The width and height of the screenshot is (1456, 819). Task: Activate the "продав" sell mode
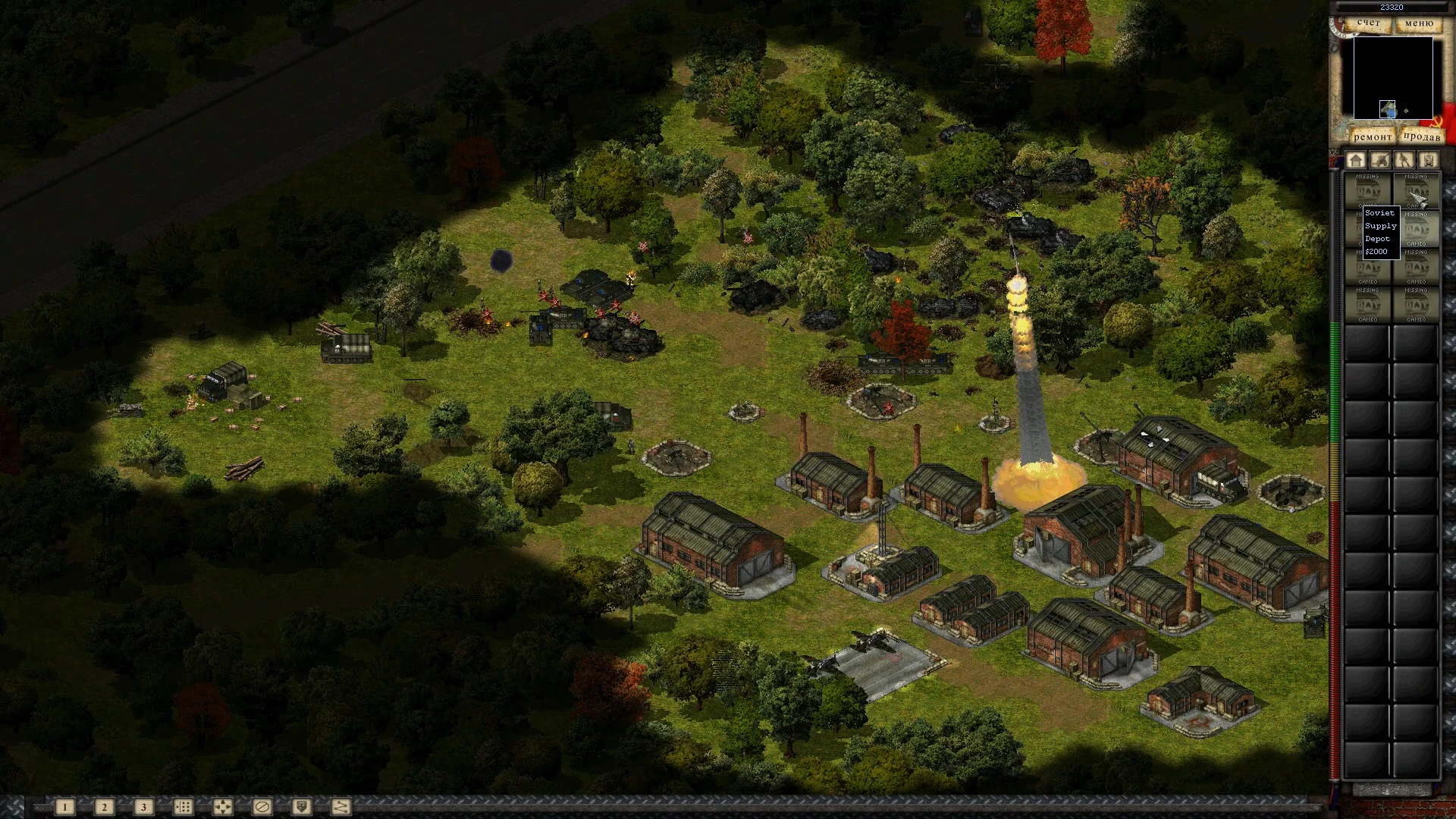(x=1421, y=136)
